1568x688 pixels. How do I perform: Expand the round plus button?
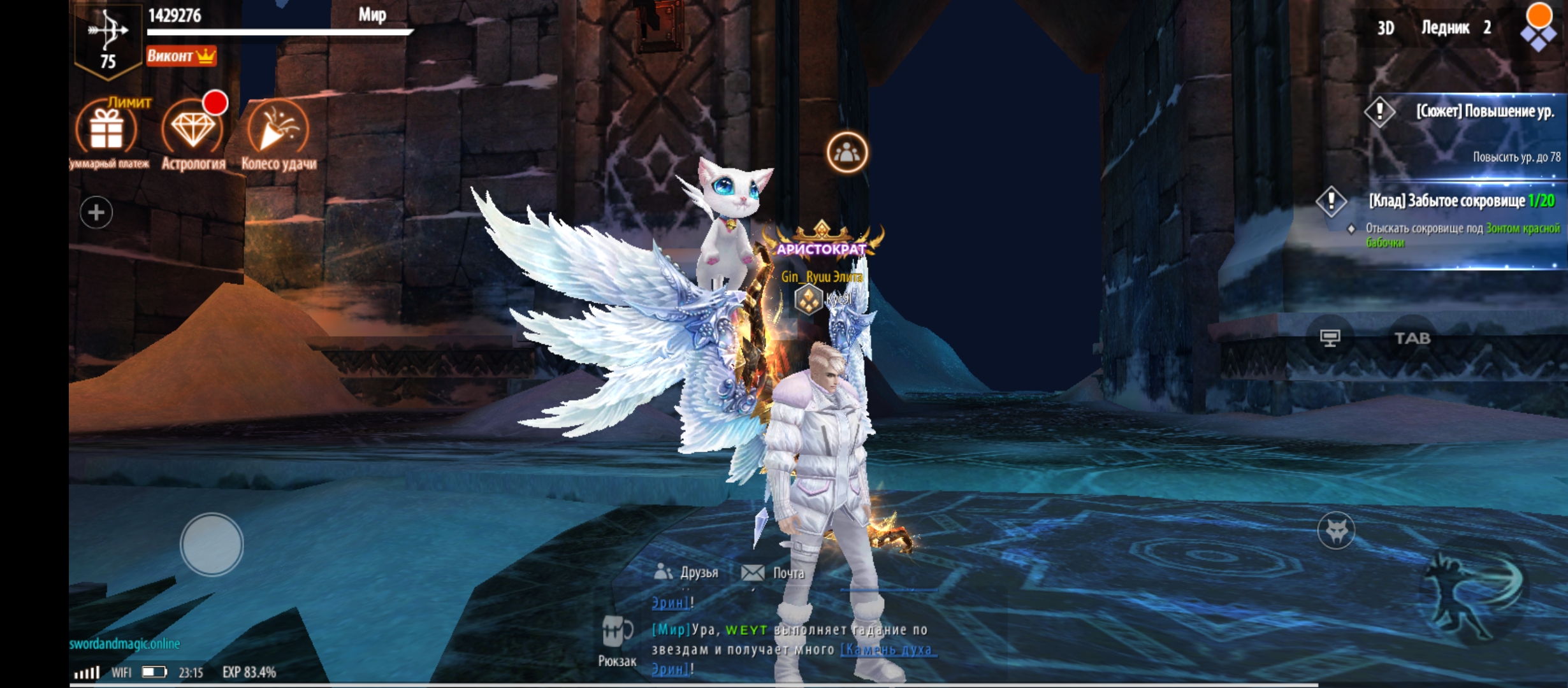coord(96,212)
